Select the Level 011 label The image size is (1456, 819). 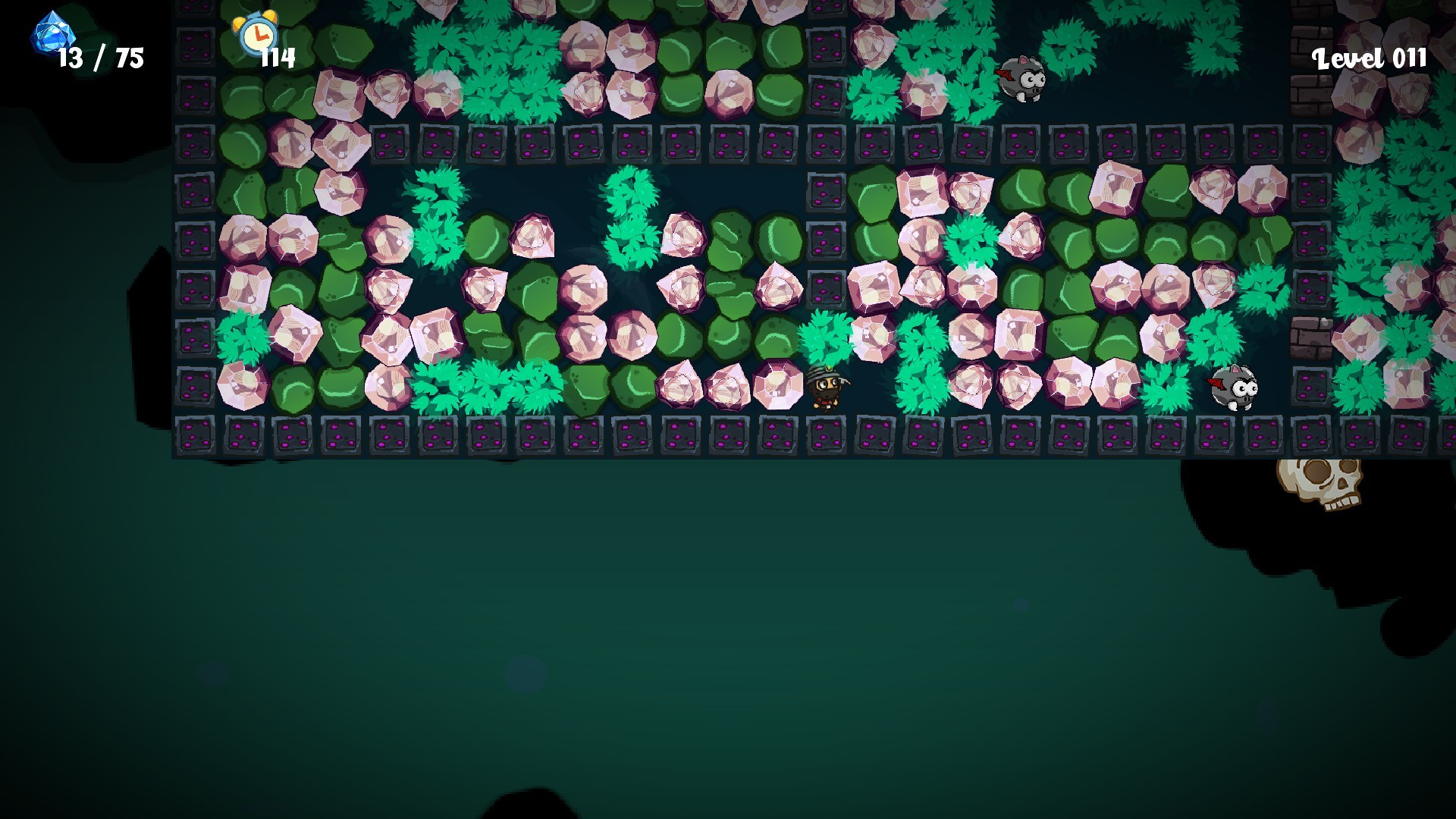pyautogui.click(x=1370, y=58)
